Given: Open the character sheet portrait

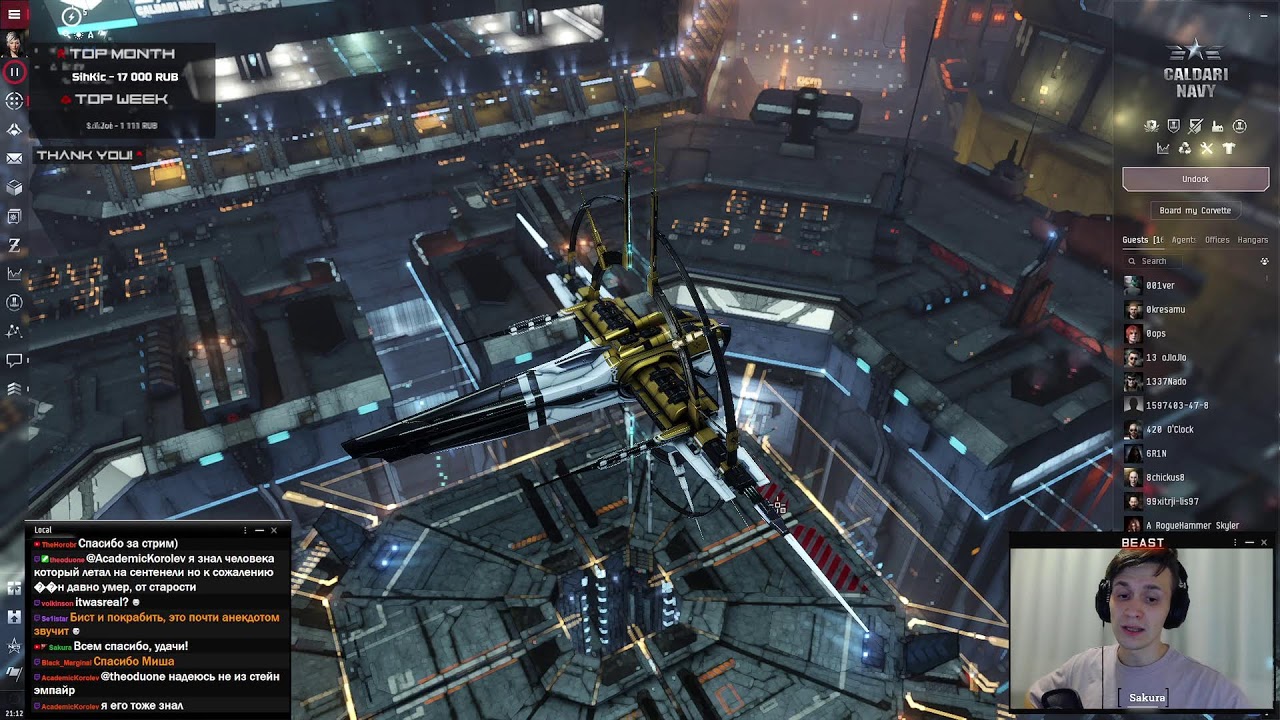Looking at the screenshot, I should pos(14,44).
